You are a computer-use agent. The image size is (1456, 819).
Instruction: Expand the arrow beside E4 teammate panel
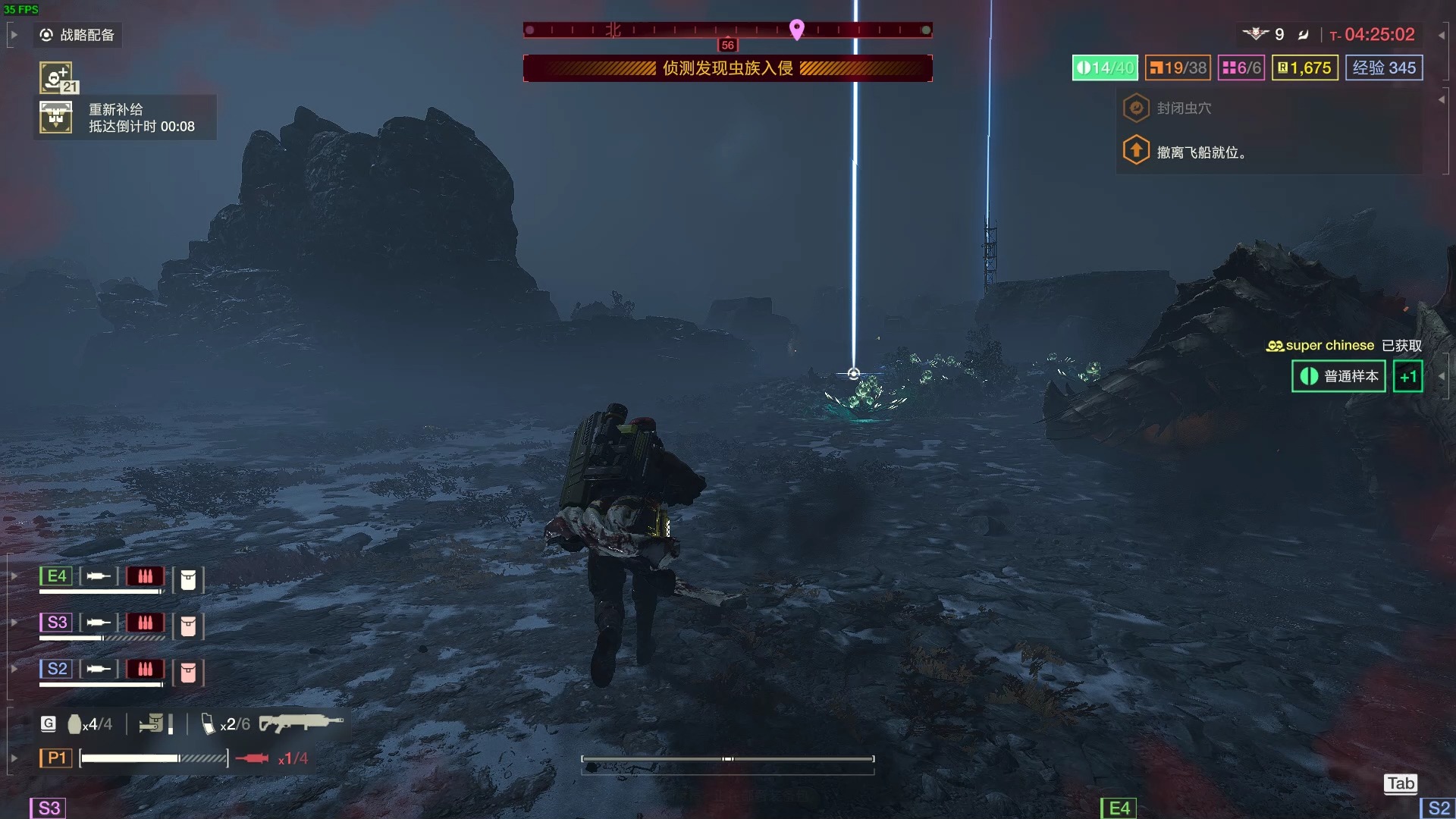coord(12,576)
